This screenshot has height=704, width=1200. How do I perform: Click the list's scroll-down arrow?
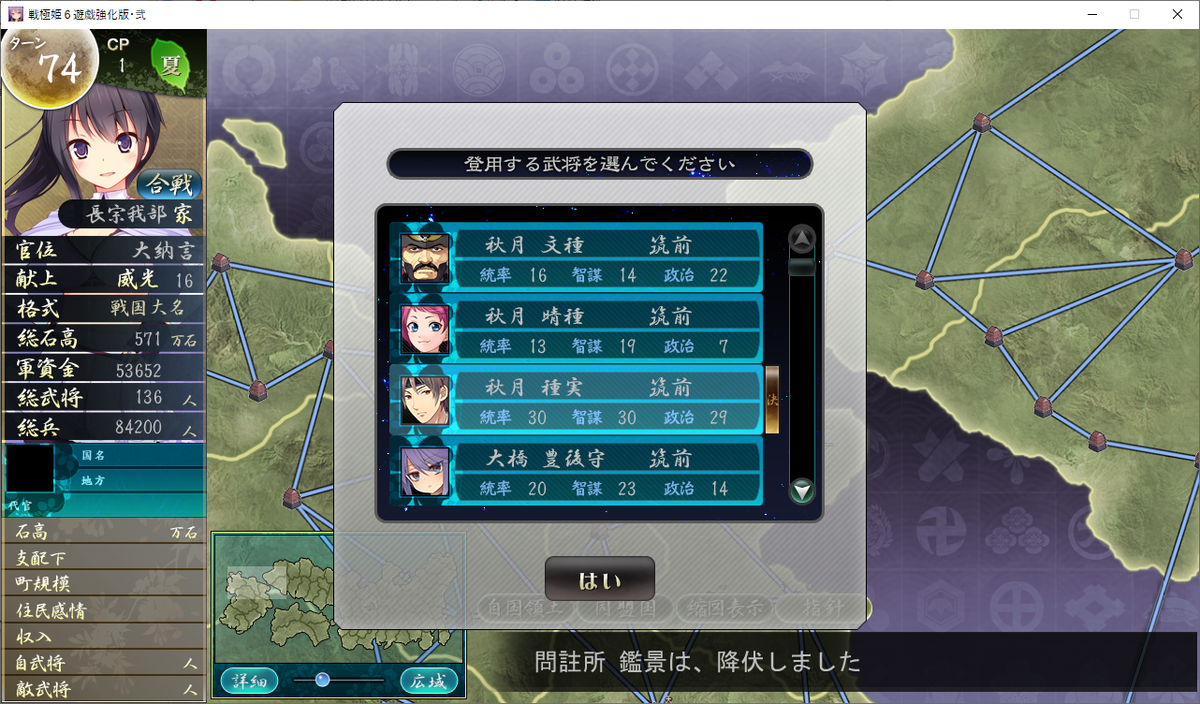802,490
